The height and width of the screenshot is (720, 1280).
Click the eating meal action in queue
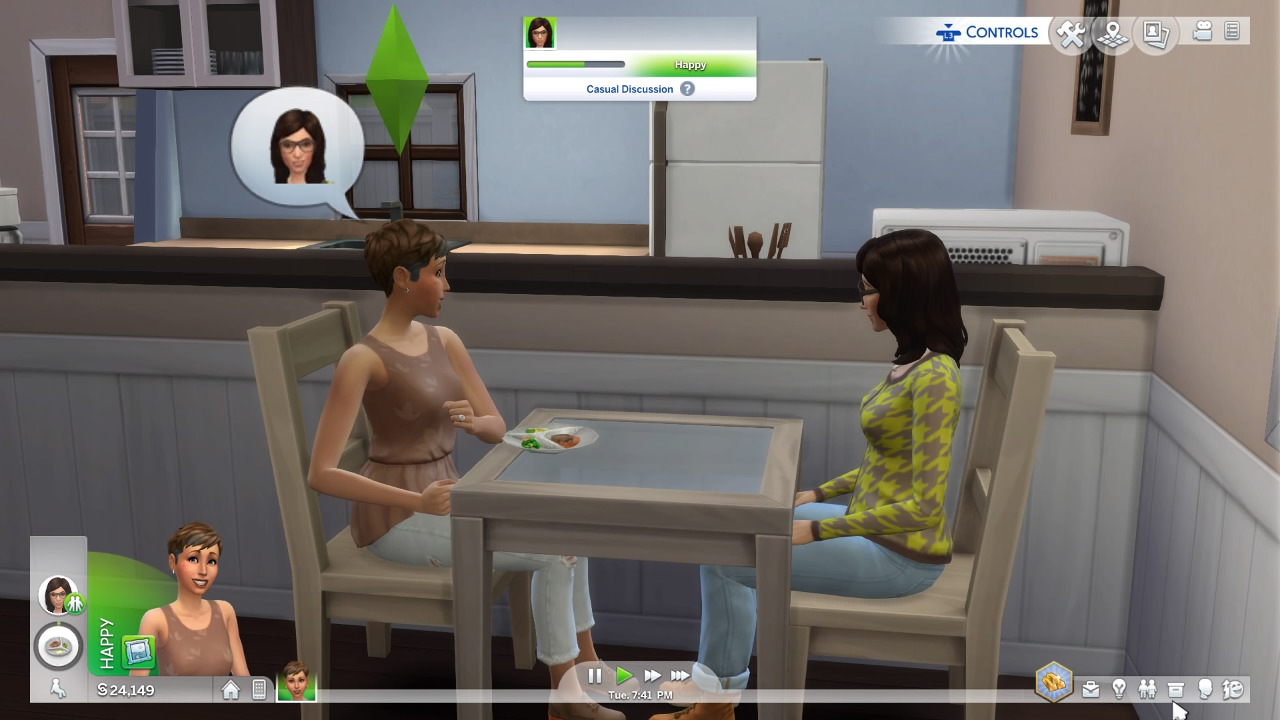58,646
